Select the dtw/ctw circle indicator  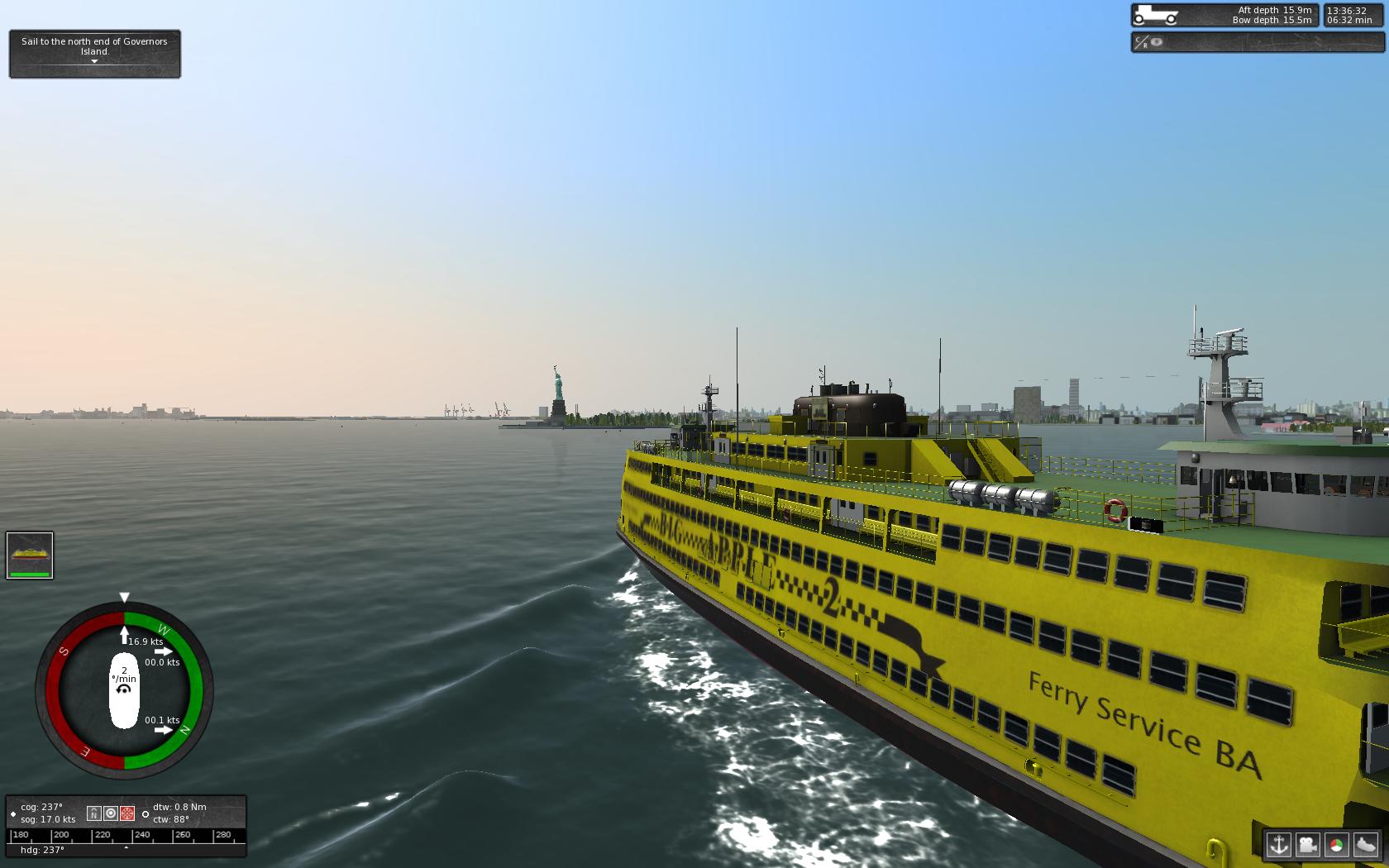tap(146, 814)
